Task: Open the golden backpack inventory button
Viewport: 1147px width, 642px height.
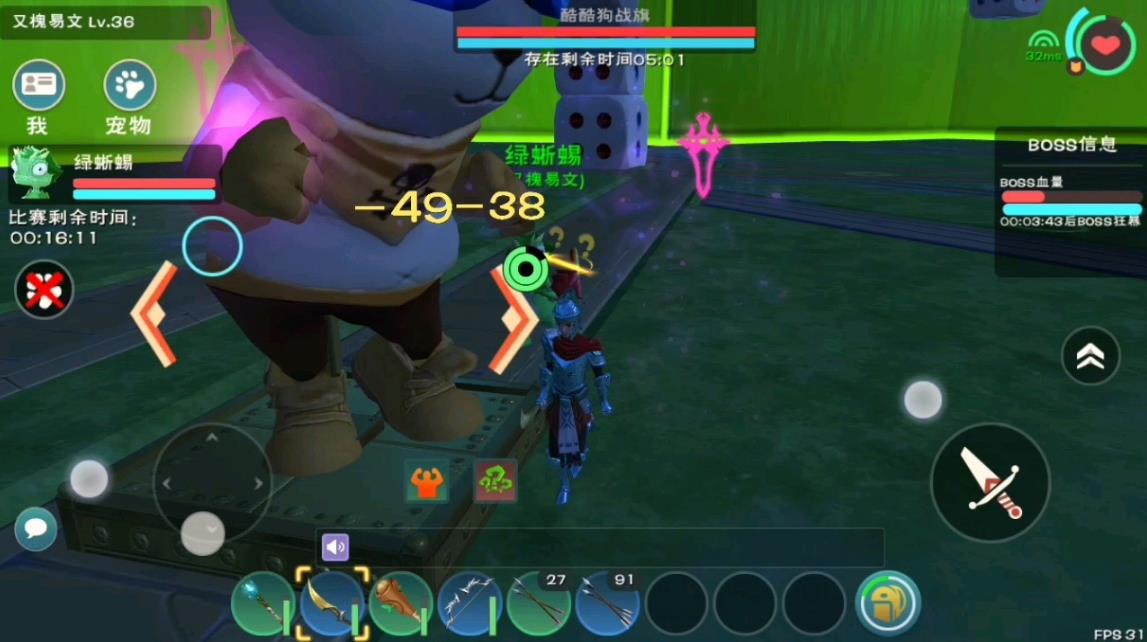Action: [887, 603]
